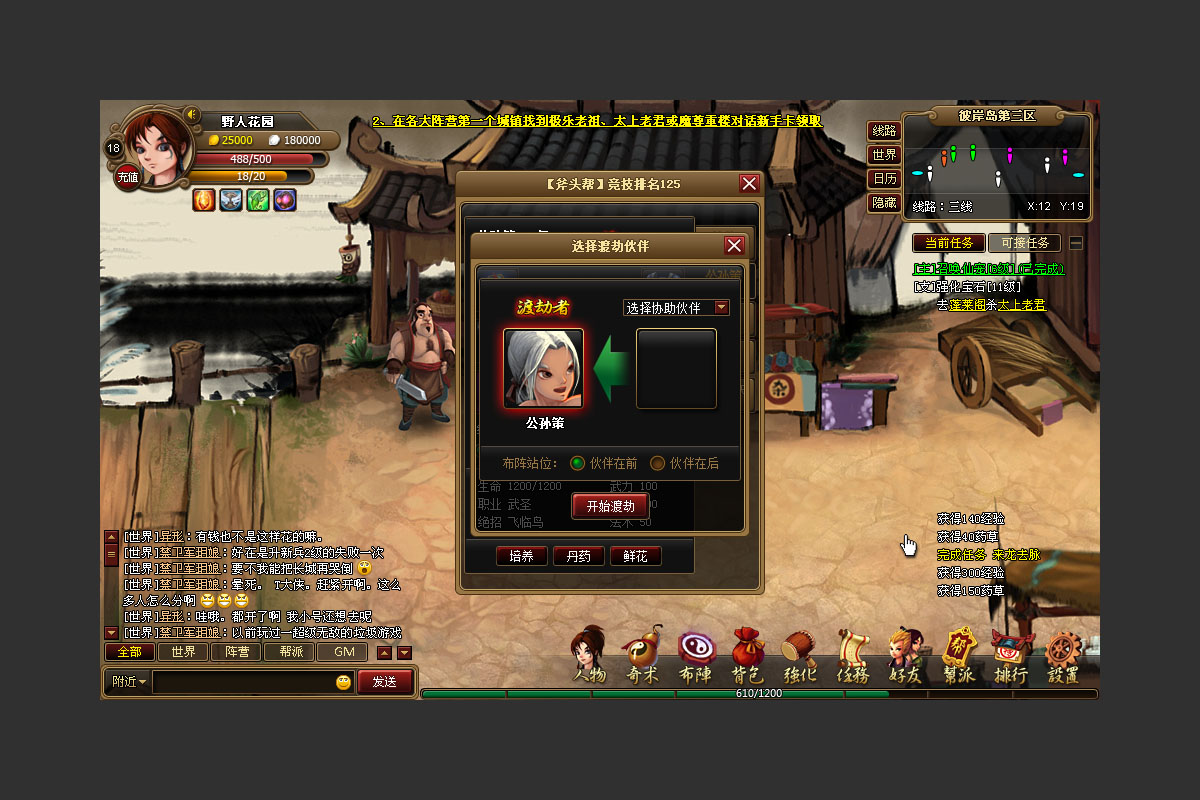This screenshot has height=800, width=1200.
Task: Click the 充值 recharge button
Action: 128,177
